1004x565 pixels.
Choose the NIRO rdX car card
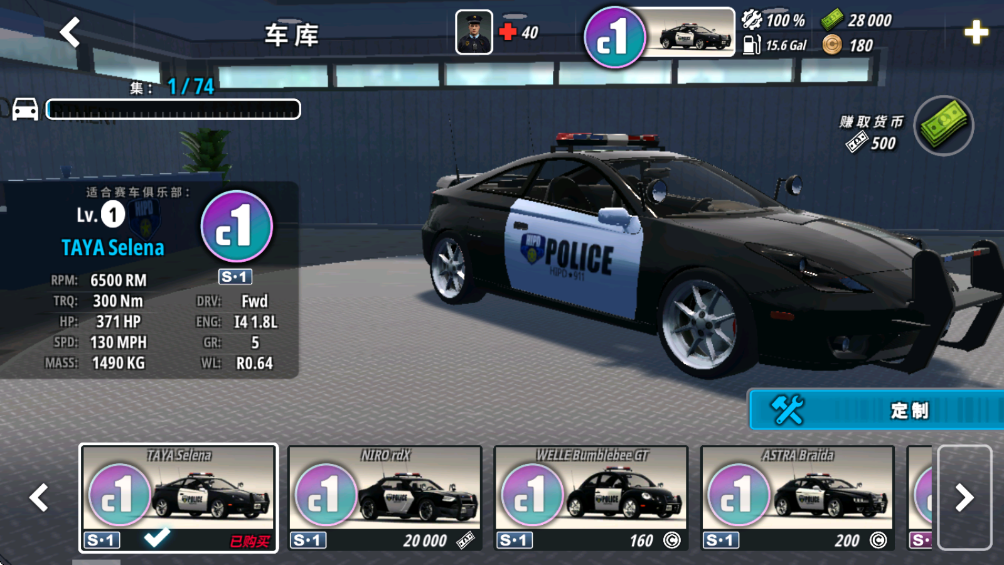[385, 498]
